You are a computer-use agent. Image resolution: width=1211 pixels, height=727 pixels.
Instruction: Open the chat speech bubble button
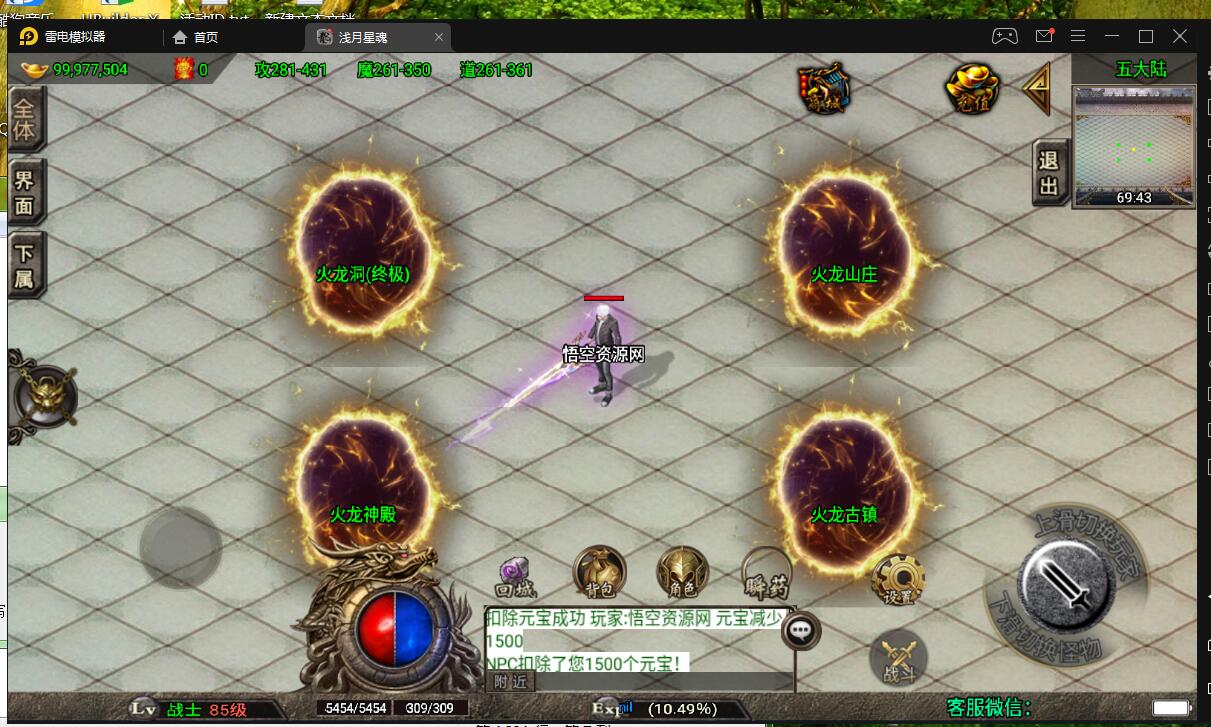[801, 630]
